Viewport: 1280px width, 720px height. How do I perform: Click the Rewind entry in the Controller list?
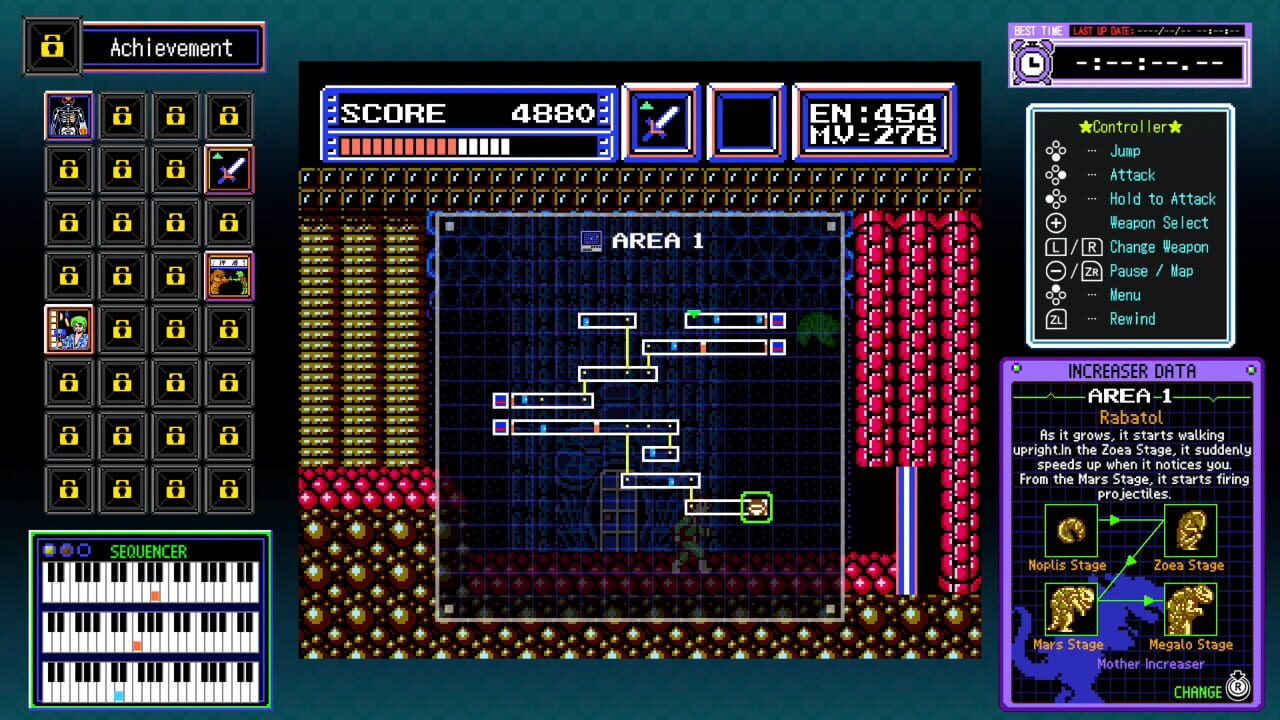1132,319
